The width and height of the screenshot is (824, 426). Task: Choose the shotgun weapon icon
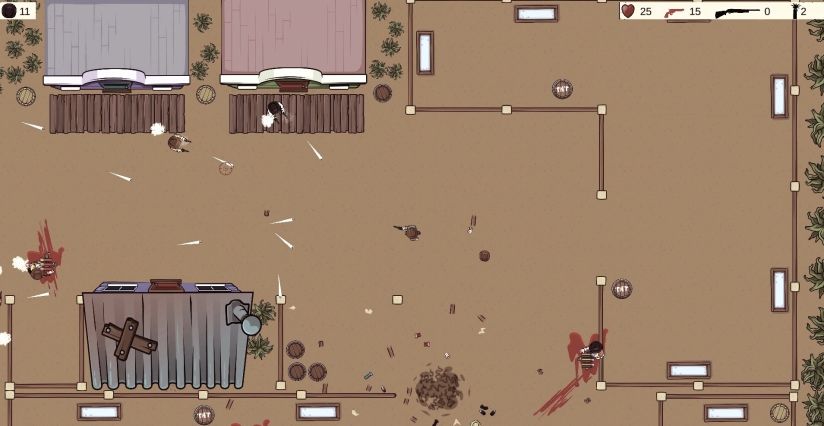click(737, 11)
